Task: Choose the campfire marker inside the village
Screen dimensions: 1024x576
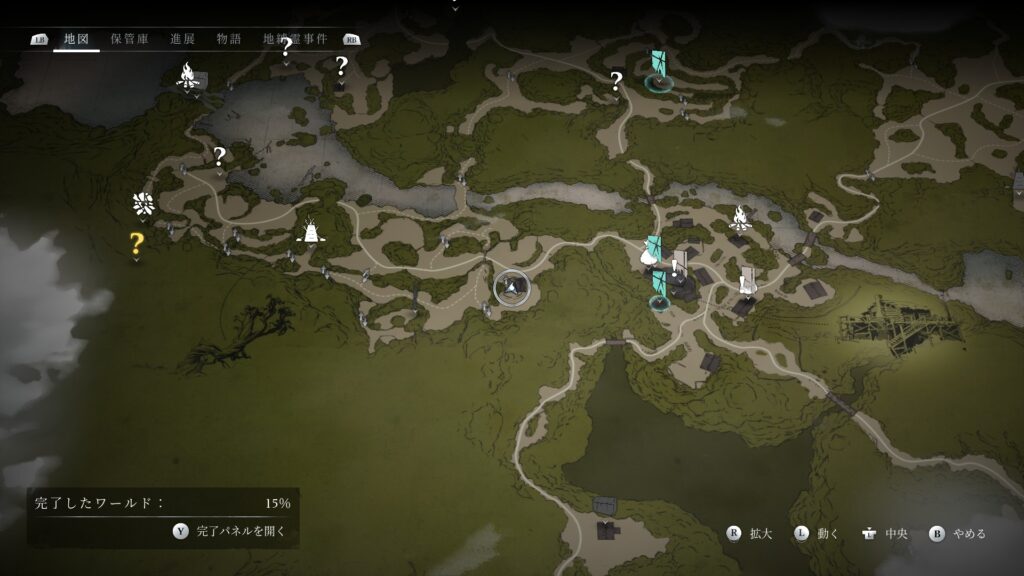Action: [740, 215]
